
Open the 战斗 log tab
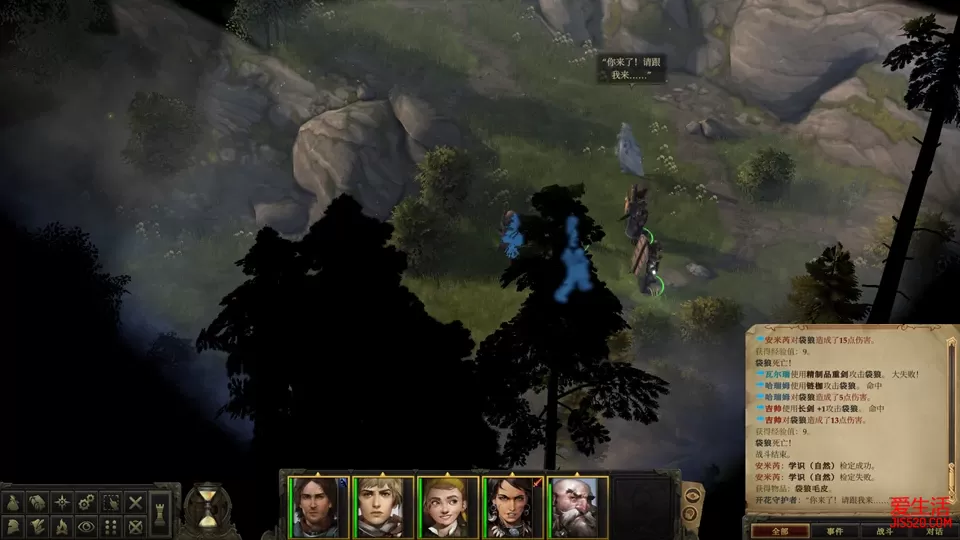(x=884, y=531)
